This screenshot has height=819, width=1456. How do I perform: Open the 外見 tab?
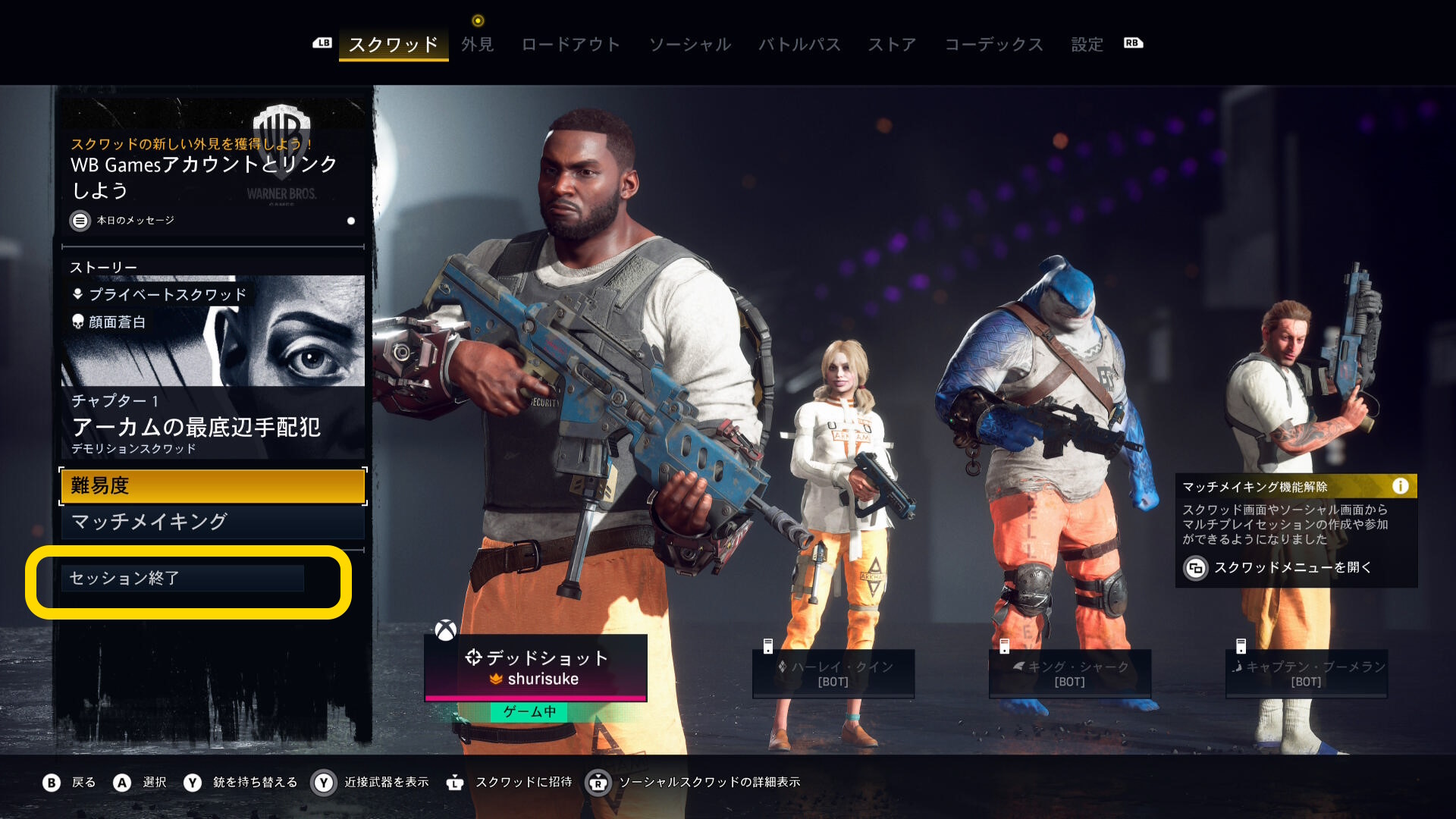pos(477,44)
